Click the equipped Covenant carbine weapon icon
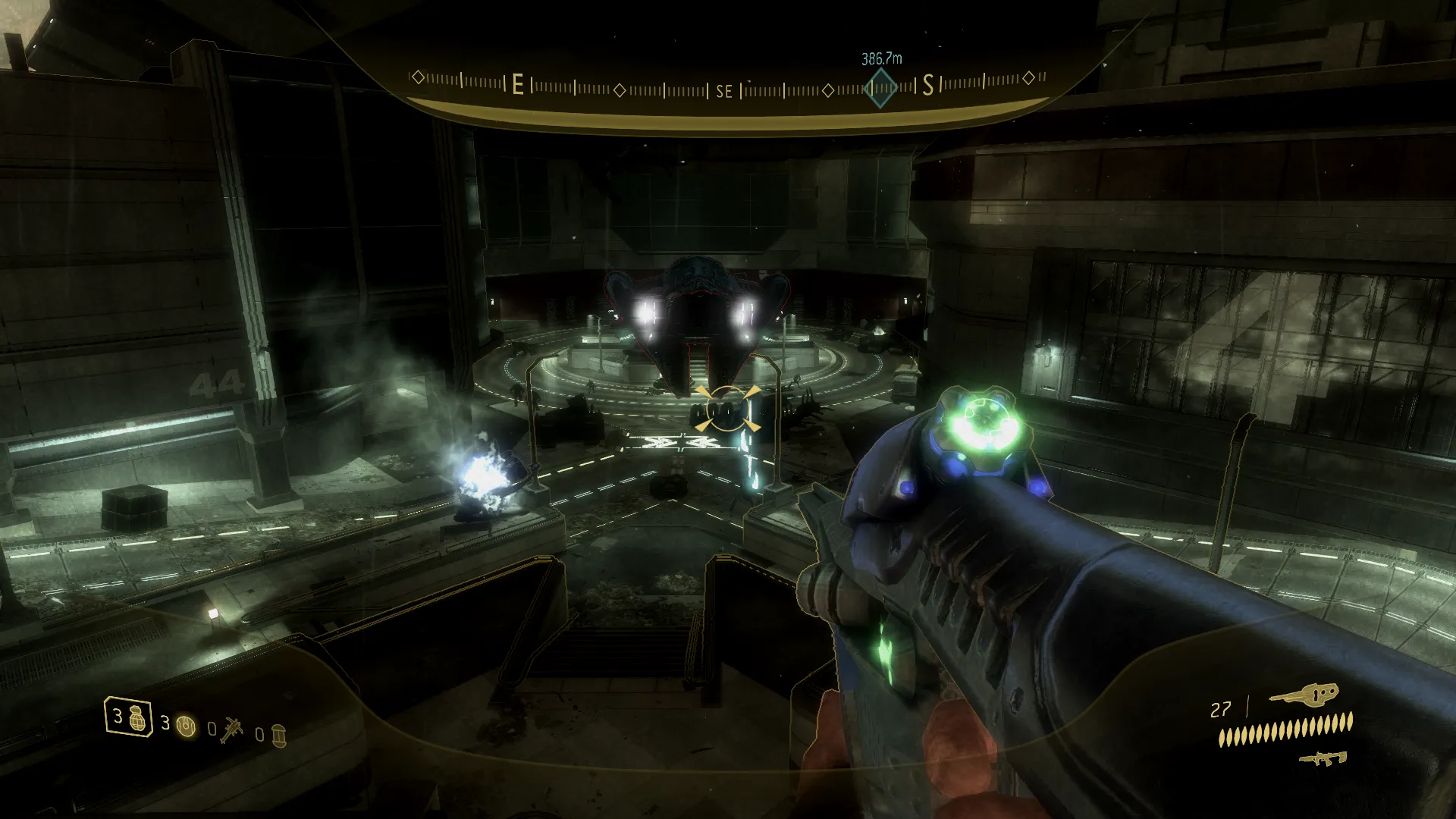 click(1304, 693)
